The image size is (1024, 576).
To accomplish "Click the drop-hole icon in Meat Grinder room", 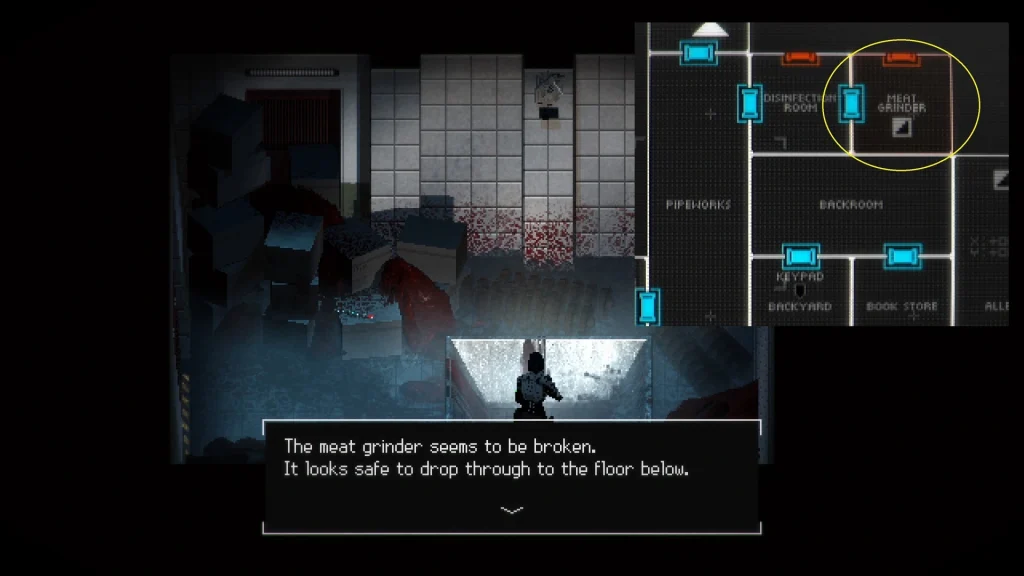I will 901,126.
